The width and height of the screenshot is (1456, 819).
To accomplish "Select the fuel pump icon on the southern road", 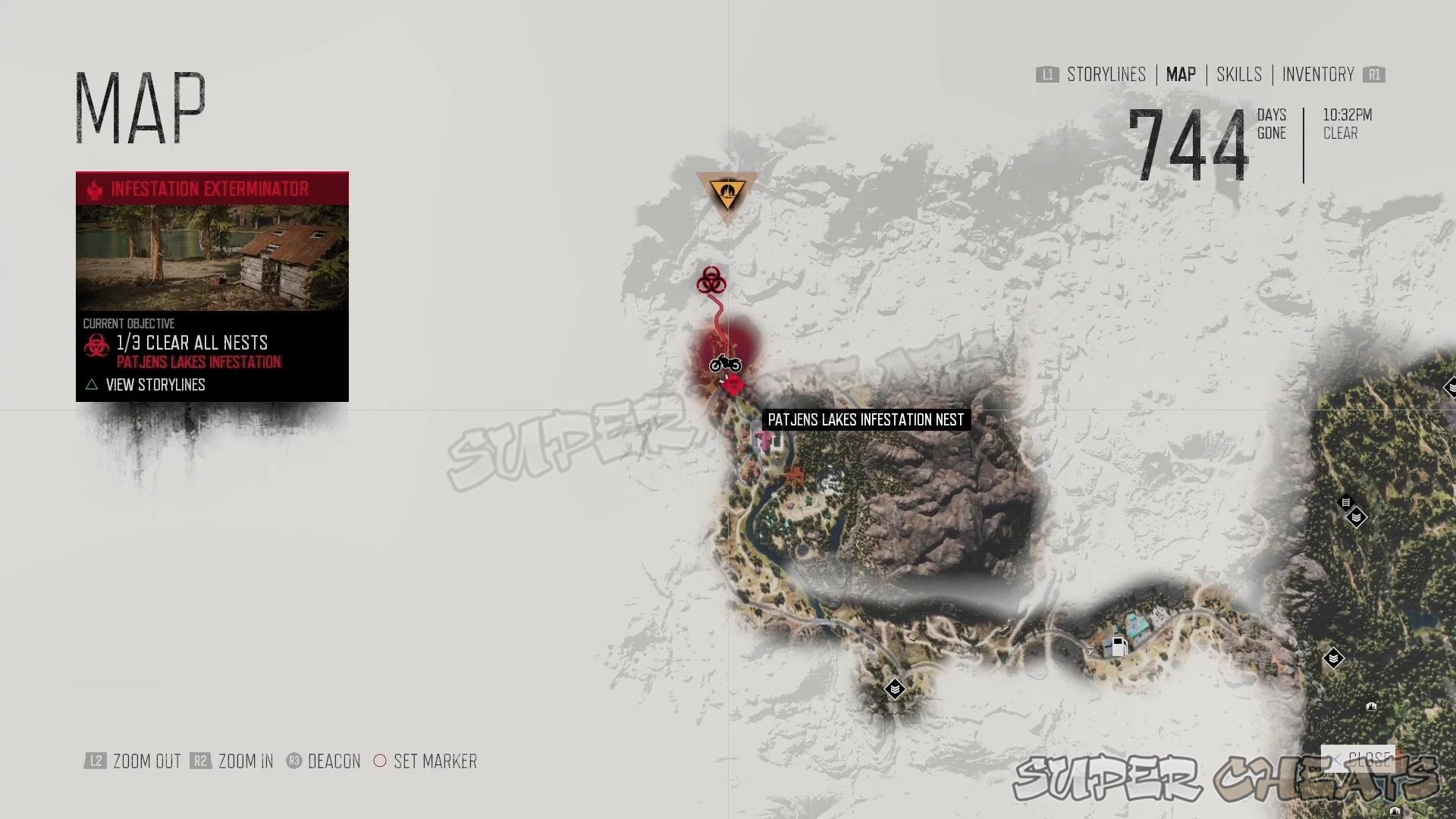I will point(1118,647).
